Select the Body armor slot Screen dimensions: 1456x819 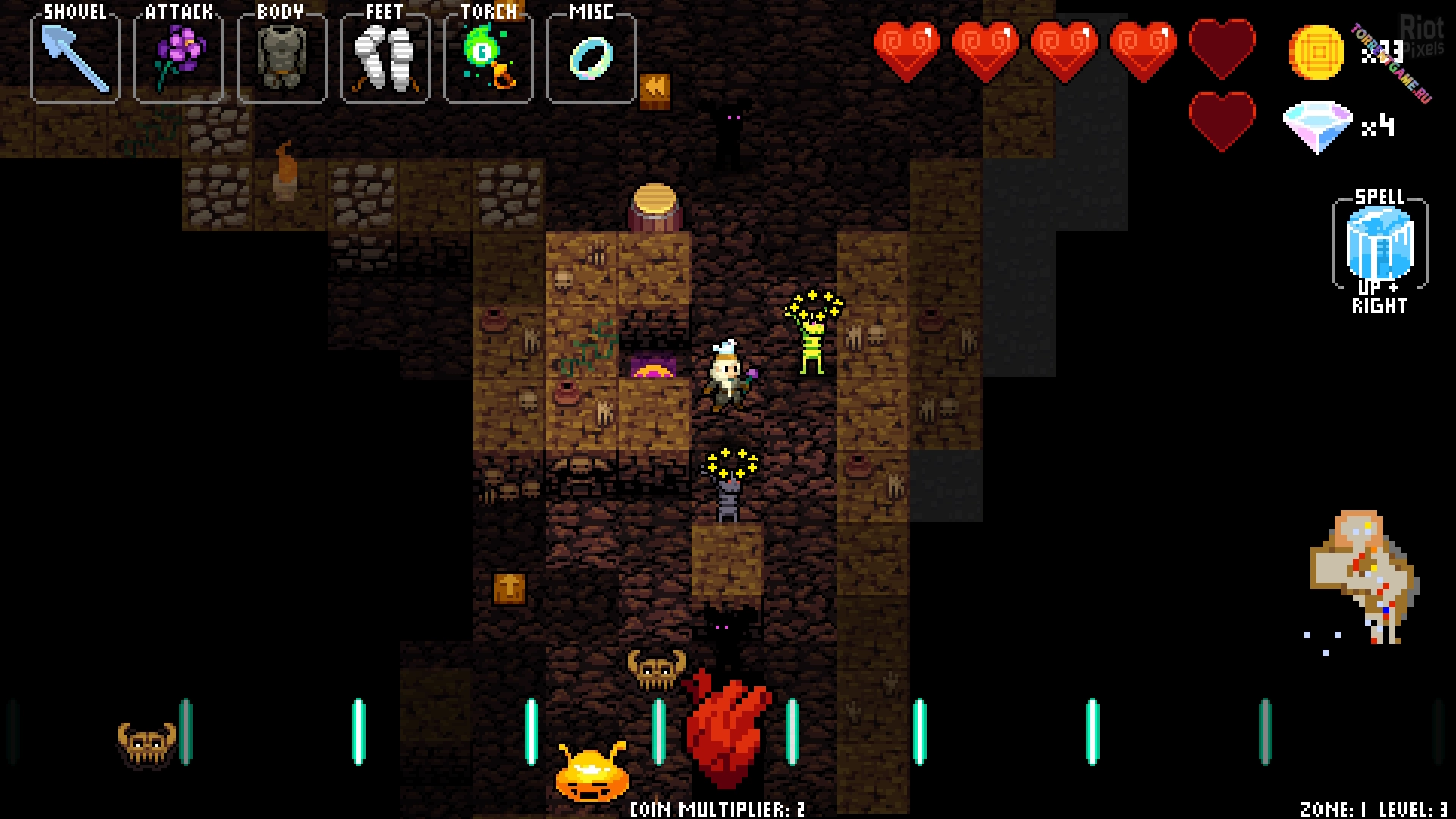[x=282, y=58]
